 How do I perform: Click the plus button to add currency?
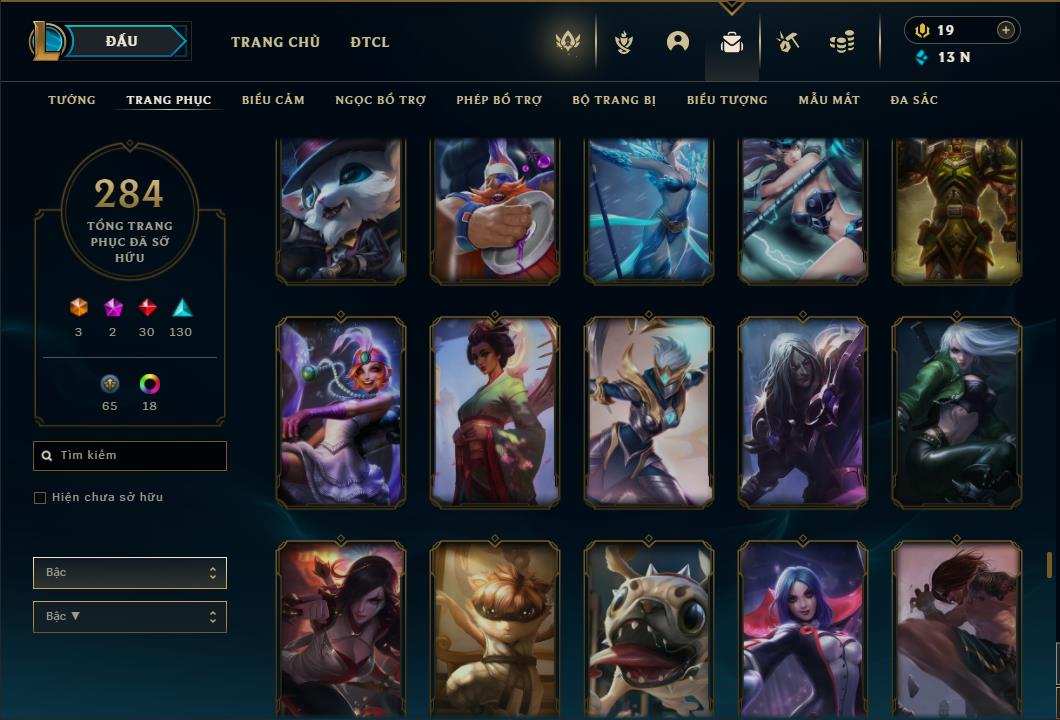(x=1006, y=30)
